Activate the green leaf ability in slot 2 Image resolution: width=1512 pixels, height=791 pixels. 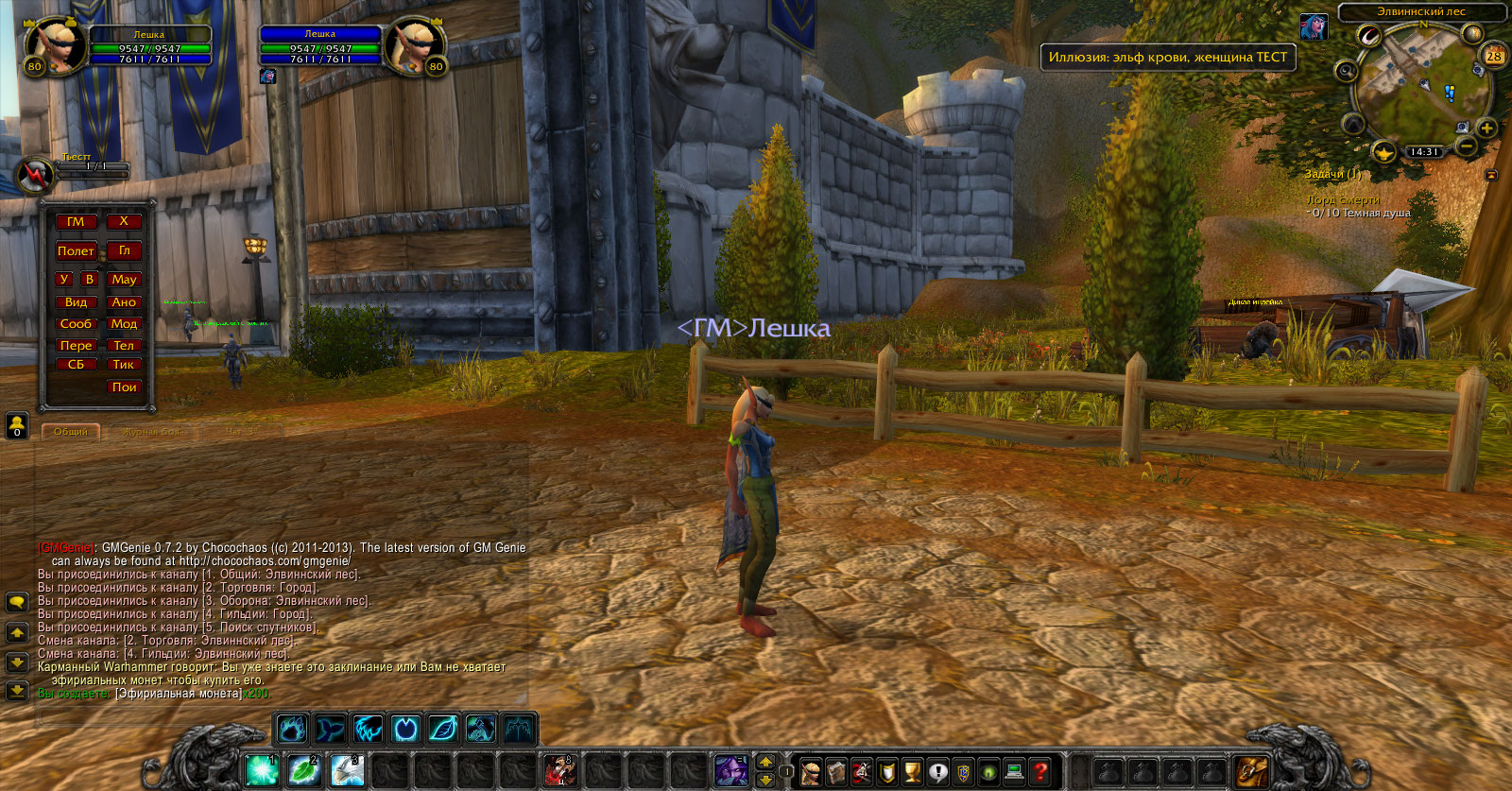(x=304, y=770)
